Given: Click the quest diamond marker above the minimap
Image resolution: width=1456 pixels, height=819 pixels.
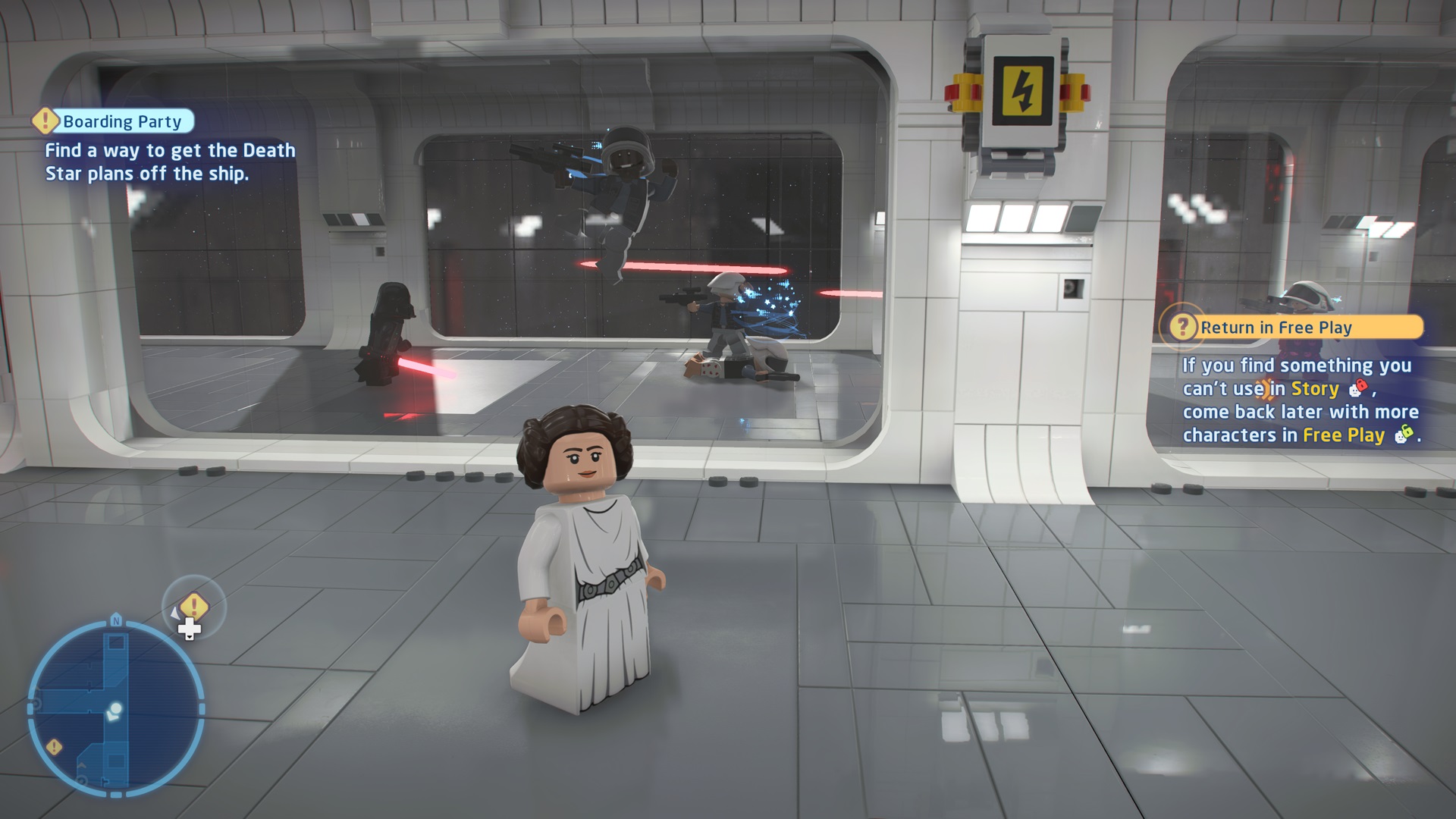Looking at the screenshot, I should pyautogui.click(x=193, y=604).
